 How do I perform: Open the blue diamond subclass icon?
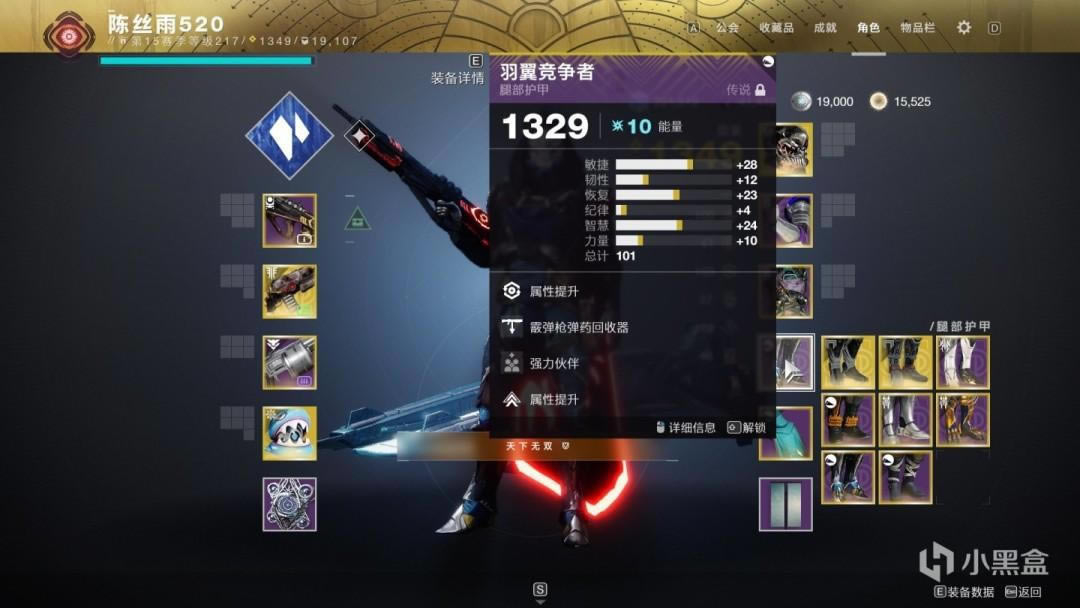(x=290, y=136)
